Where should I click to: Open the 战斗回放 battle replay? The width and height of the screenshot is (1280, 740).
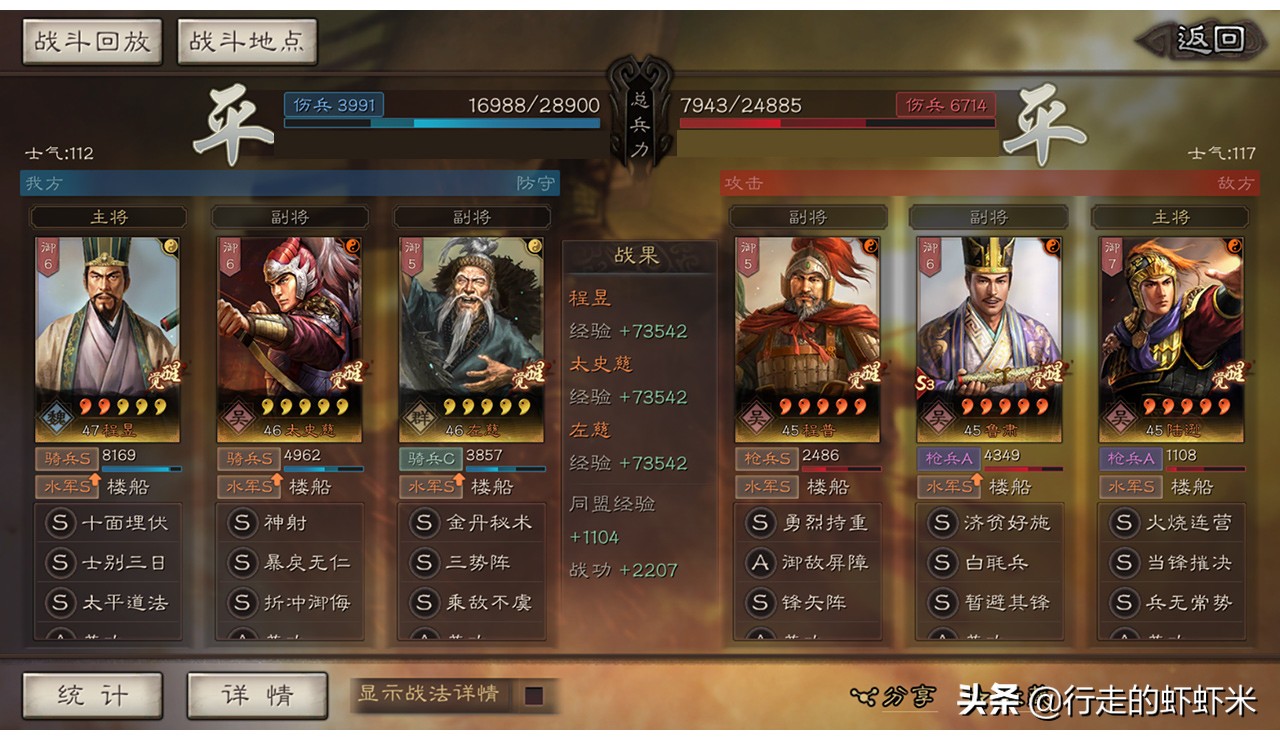point(91,41)
